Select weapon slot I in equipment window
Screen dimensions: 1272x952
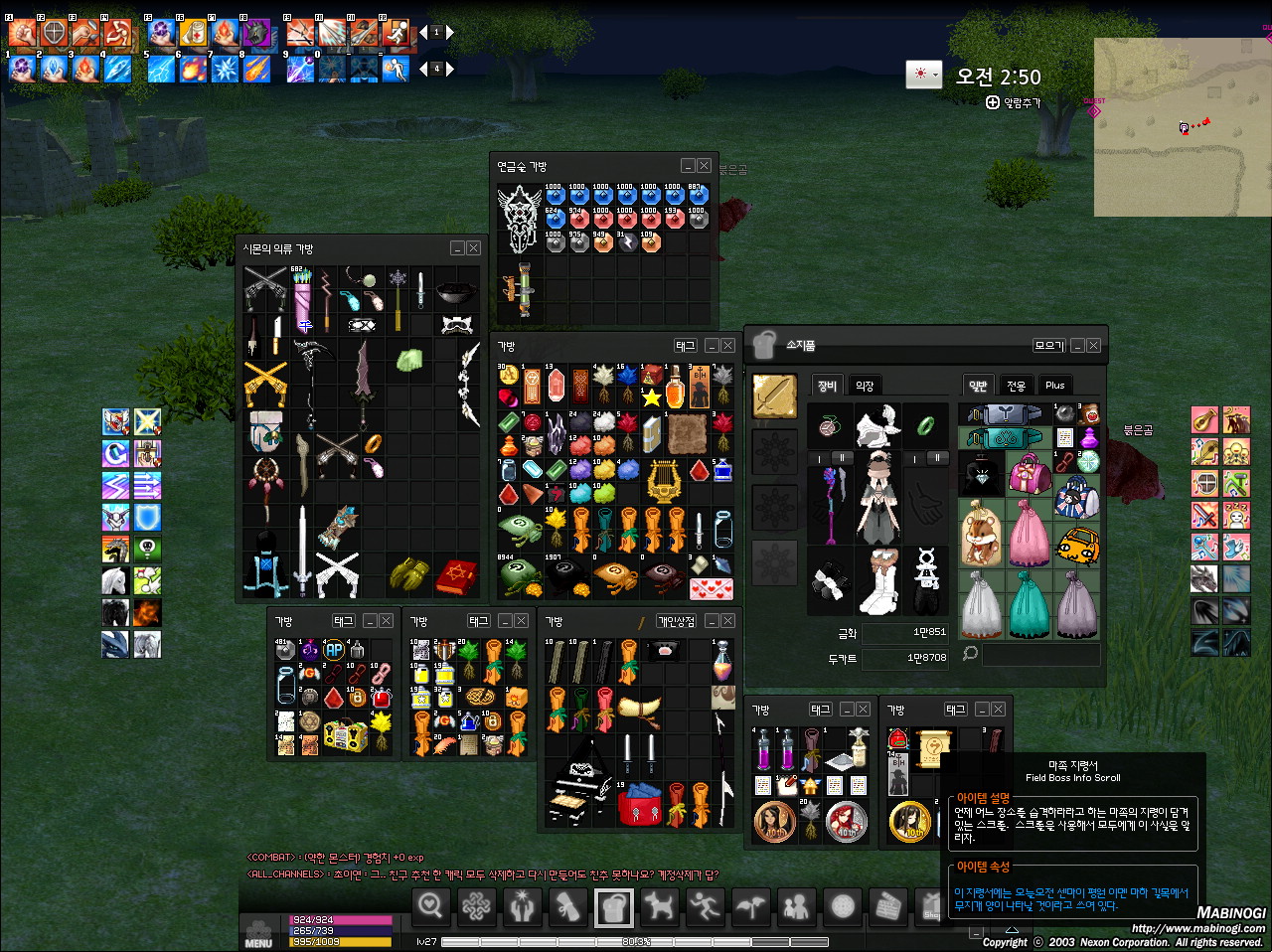(x=819, y=458)
